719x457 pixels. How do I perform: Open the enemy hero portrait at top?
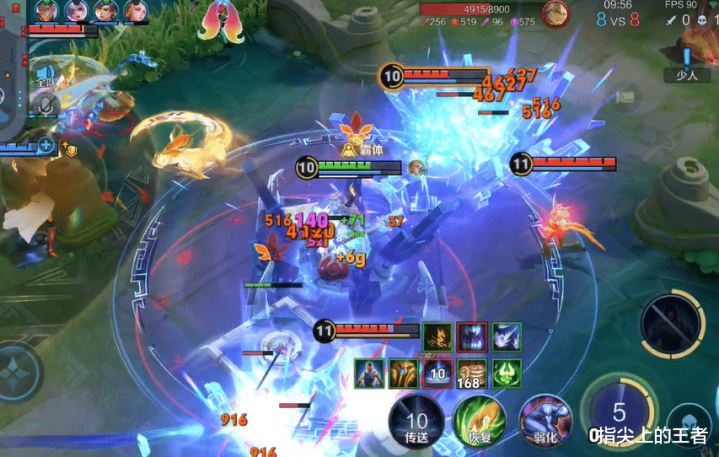555,13
